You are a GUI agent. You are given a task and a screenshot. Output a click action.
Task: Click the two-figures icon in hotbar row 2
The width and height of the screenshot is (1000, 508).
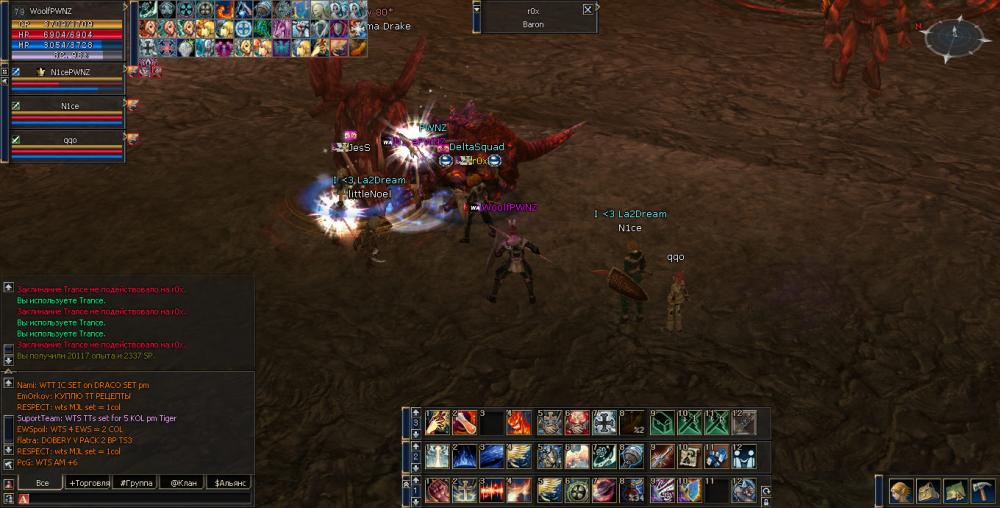pos(743,457)
